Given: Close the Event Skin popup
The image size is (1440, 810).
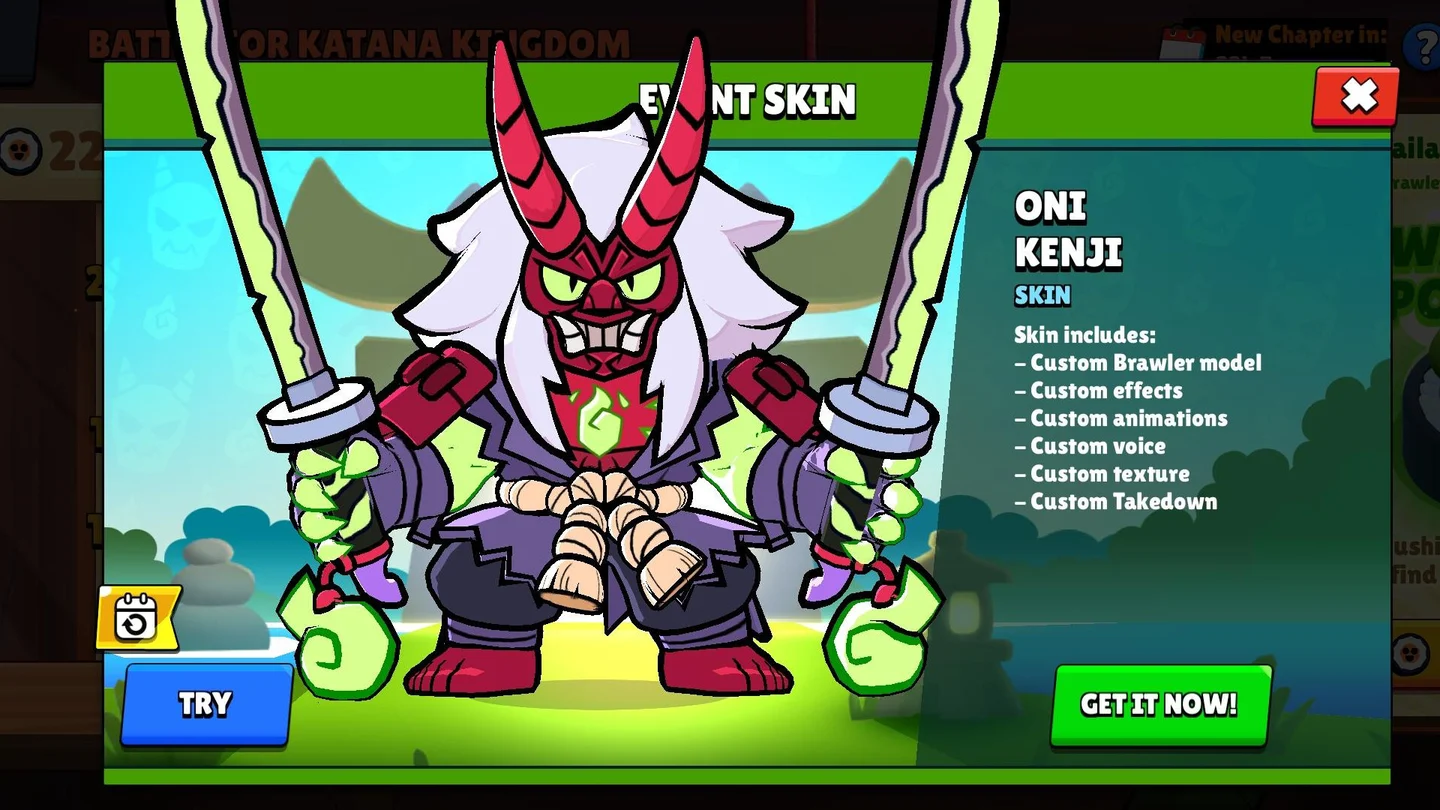Looking at the screenshot, I should [x=1356, y=96].
